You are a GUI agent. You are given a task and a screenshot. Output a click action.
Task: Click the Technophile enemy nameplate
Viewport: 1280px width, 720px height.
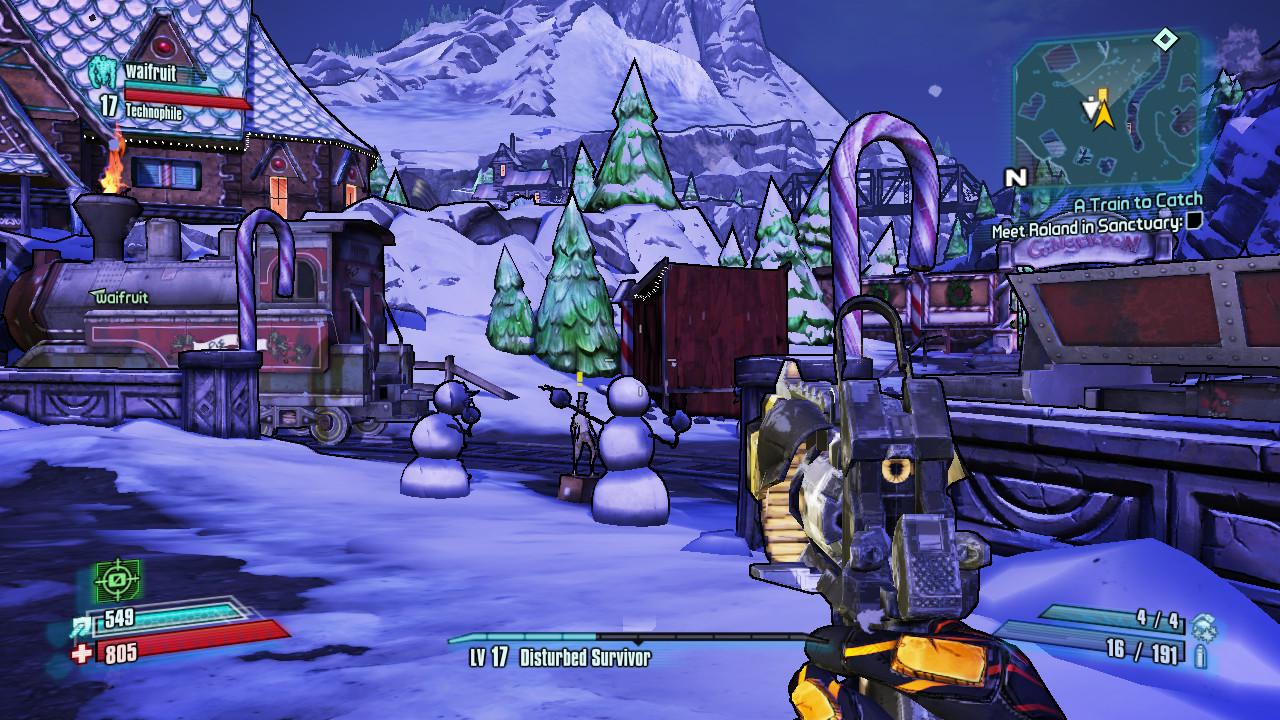coord(157,113)
